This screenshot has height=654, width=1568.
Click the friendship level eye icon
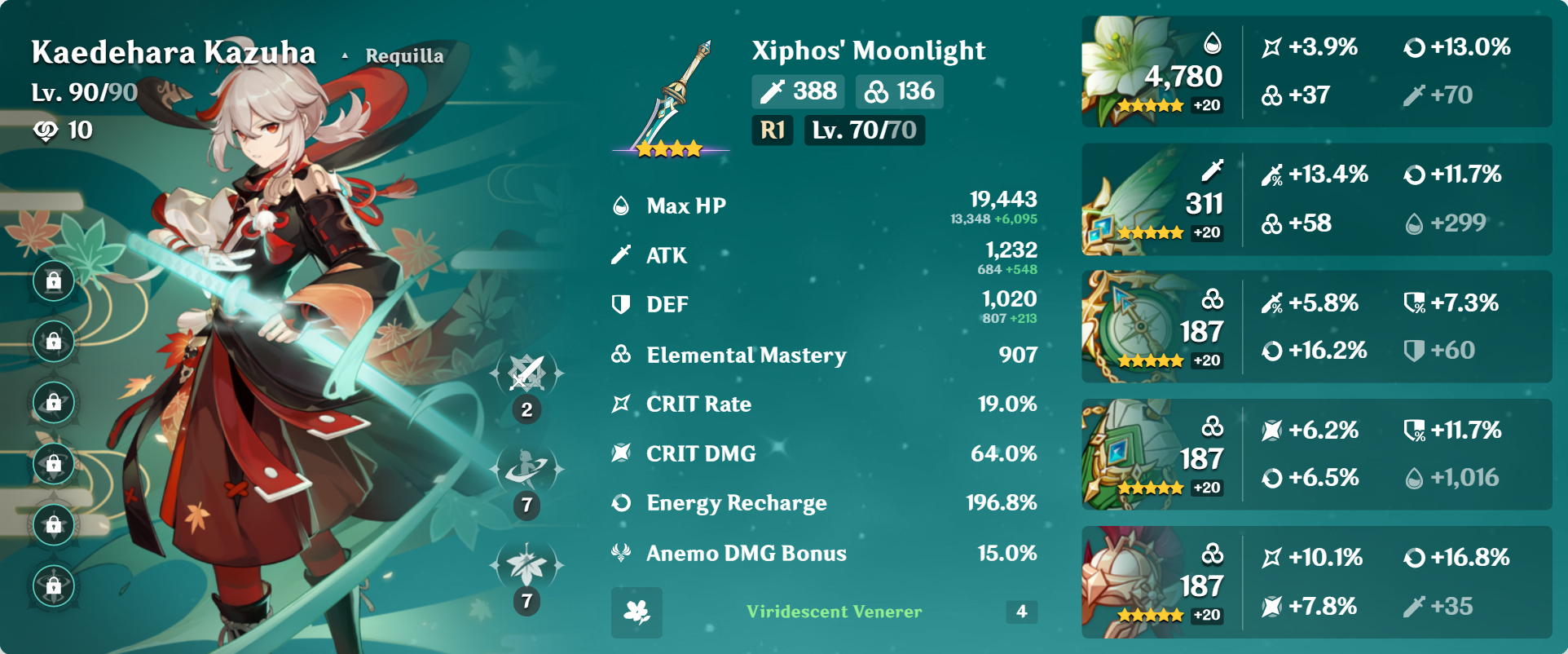pos(46,129)
